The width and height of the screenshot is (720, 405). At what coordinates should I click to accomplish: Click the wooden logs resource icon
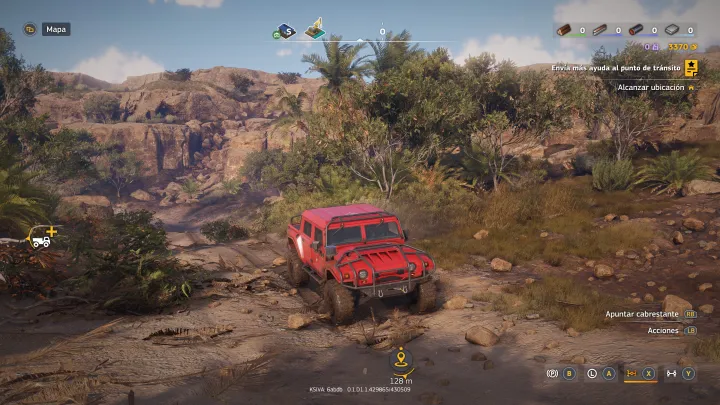click(564, 30)
